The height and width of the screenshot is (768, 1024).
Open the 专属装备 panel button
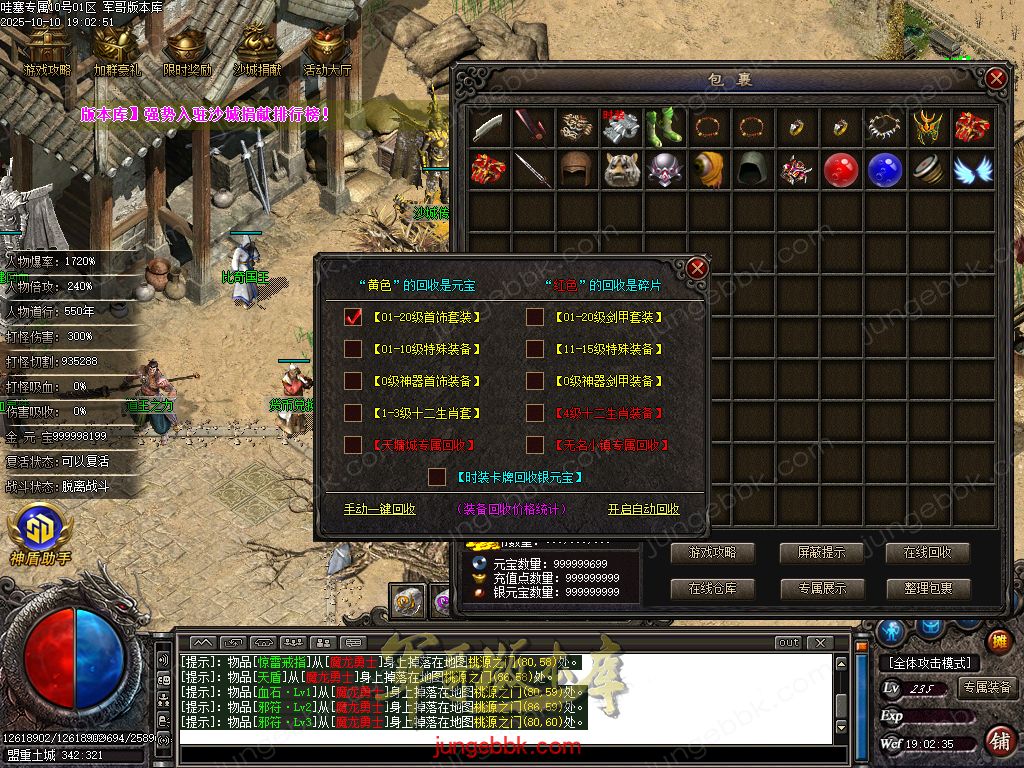coord(987,688)
